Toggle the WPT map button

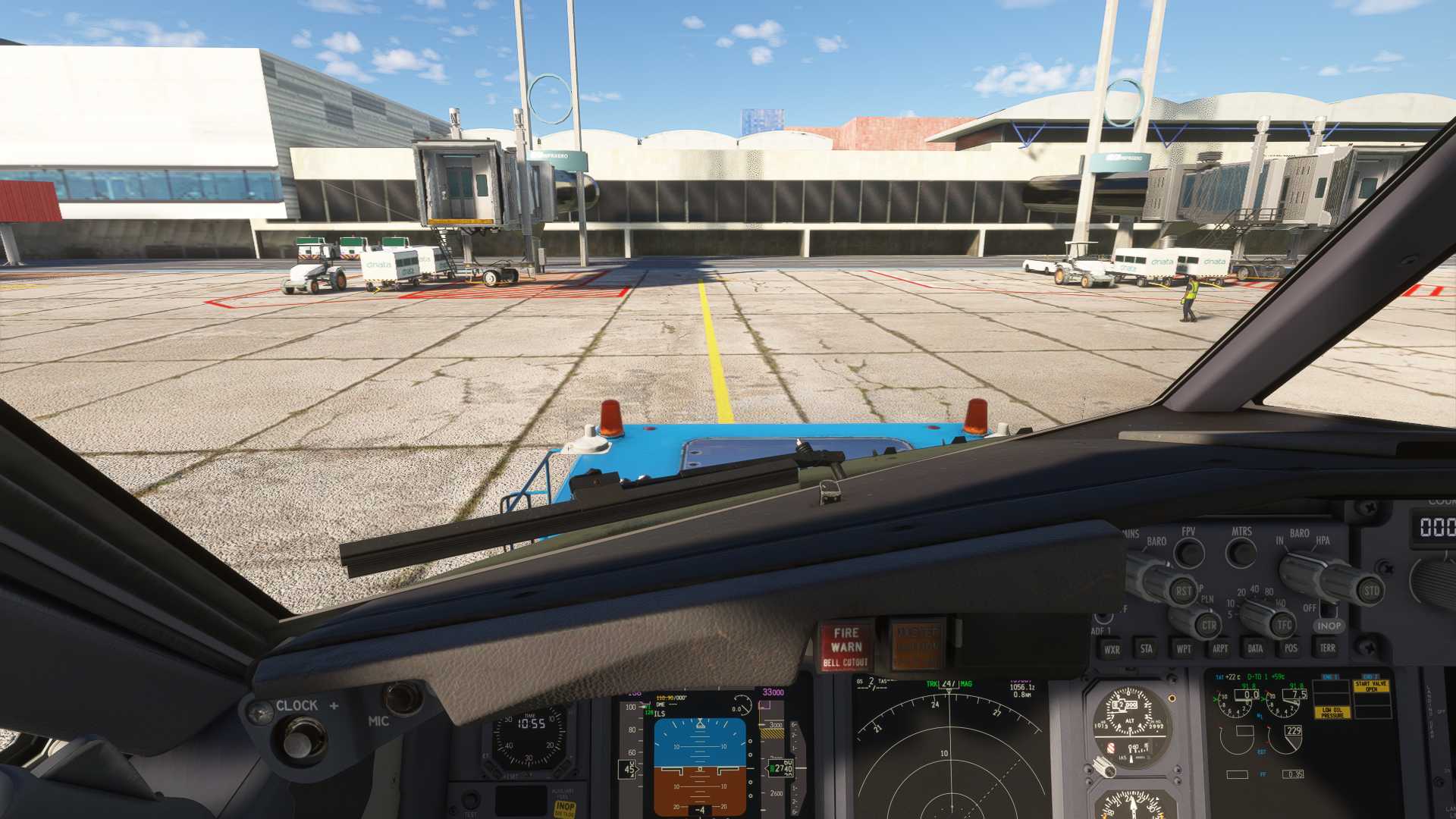(x=1183, y=648)
